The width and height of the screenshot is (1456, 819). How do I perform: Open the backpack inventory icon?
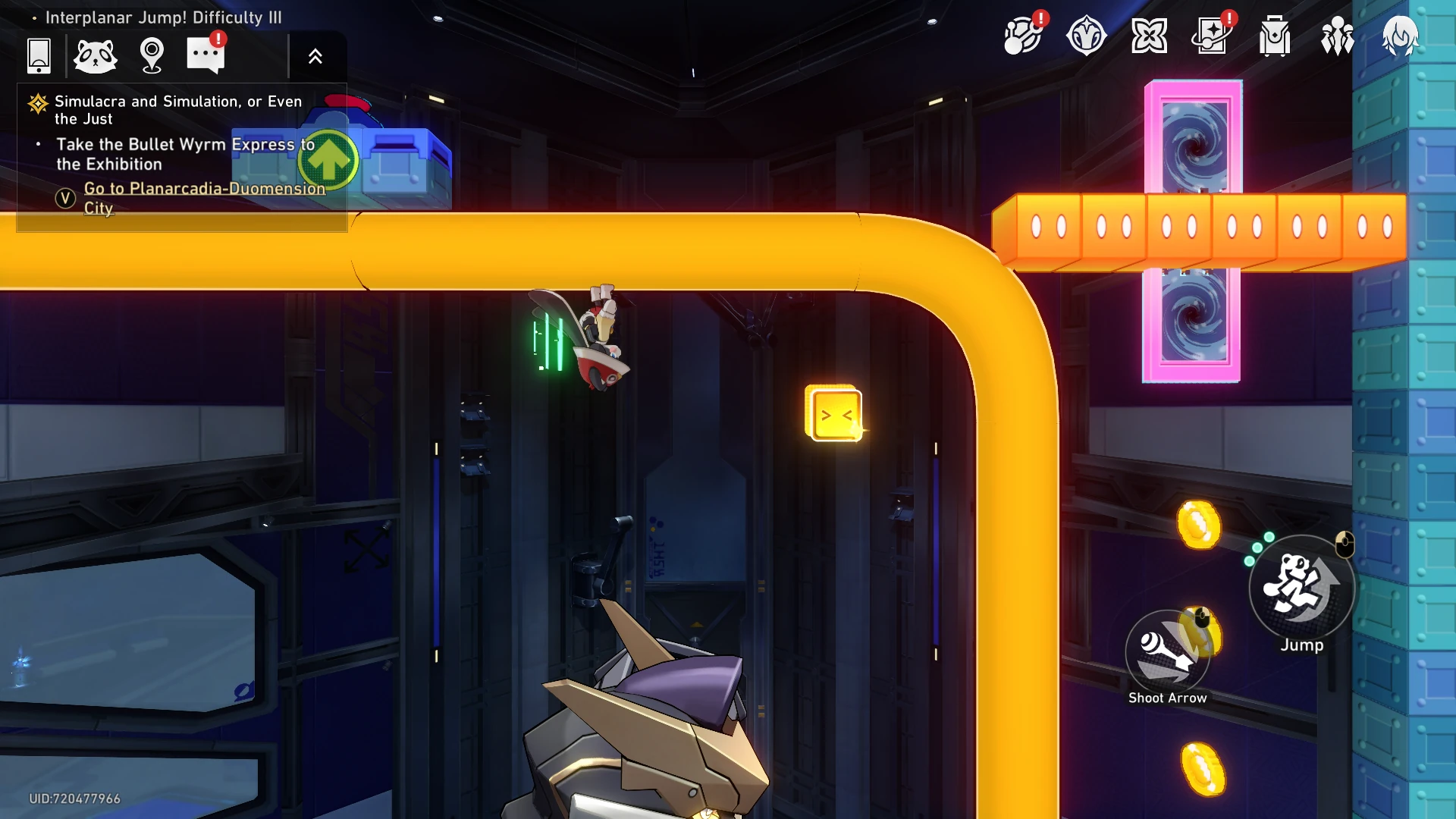tap(1275, 36)
